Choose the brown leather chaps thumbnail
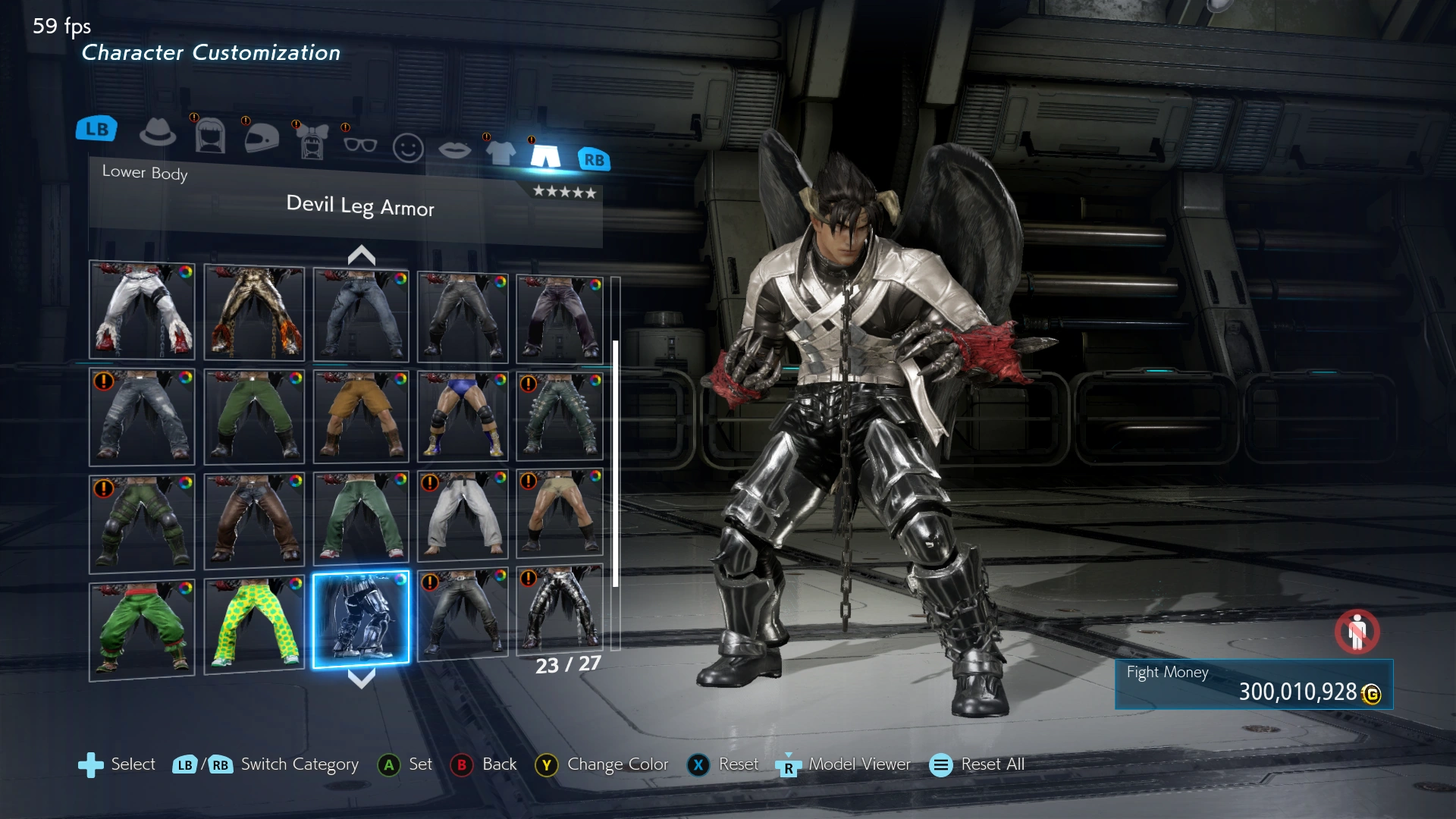Viewport: 1456px width, 819px height. [x=254, y=520]
